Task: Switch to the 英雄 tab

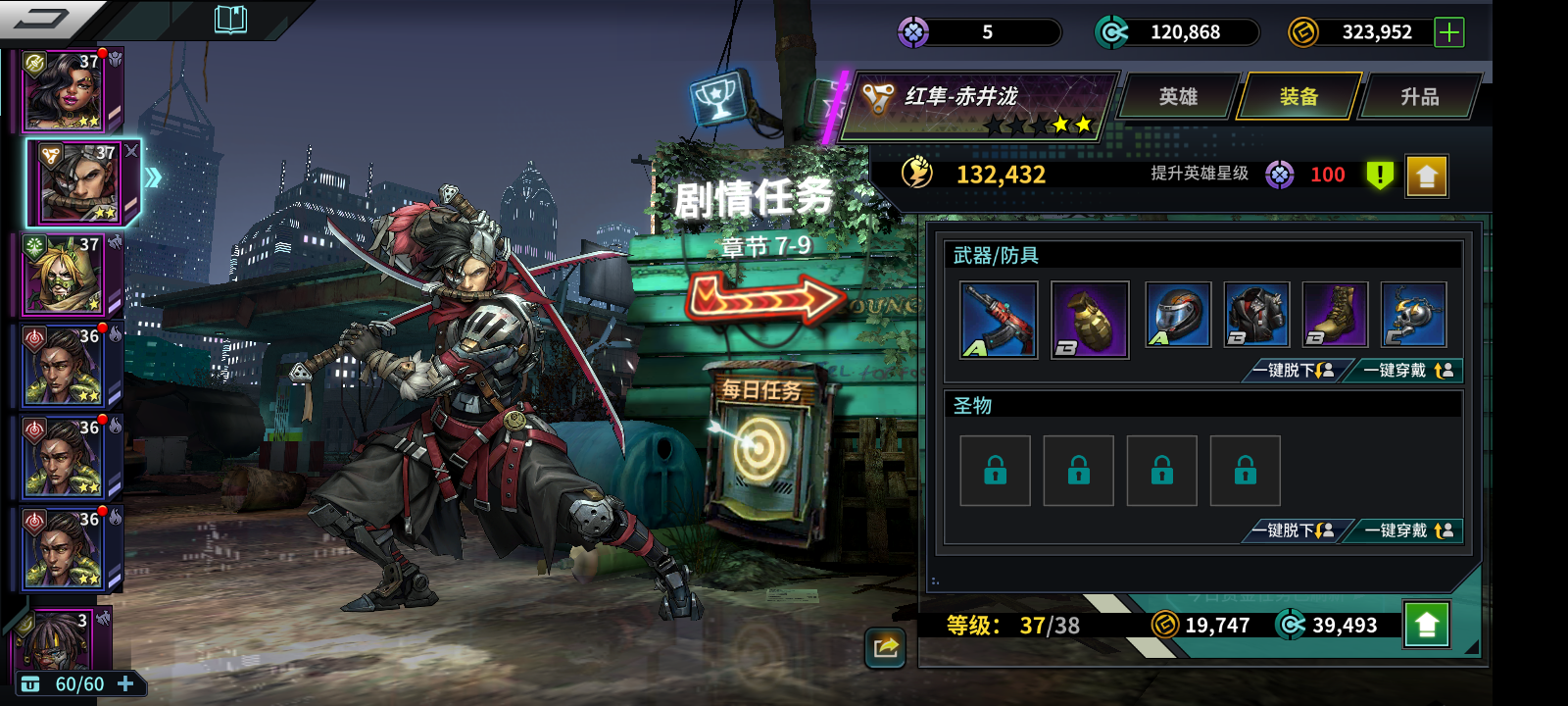Action: click(1179, 97)
